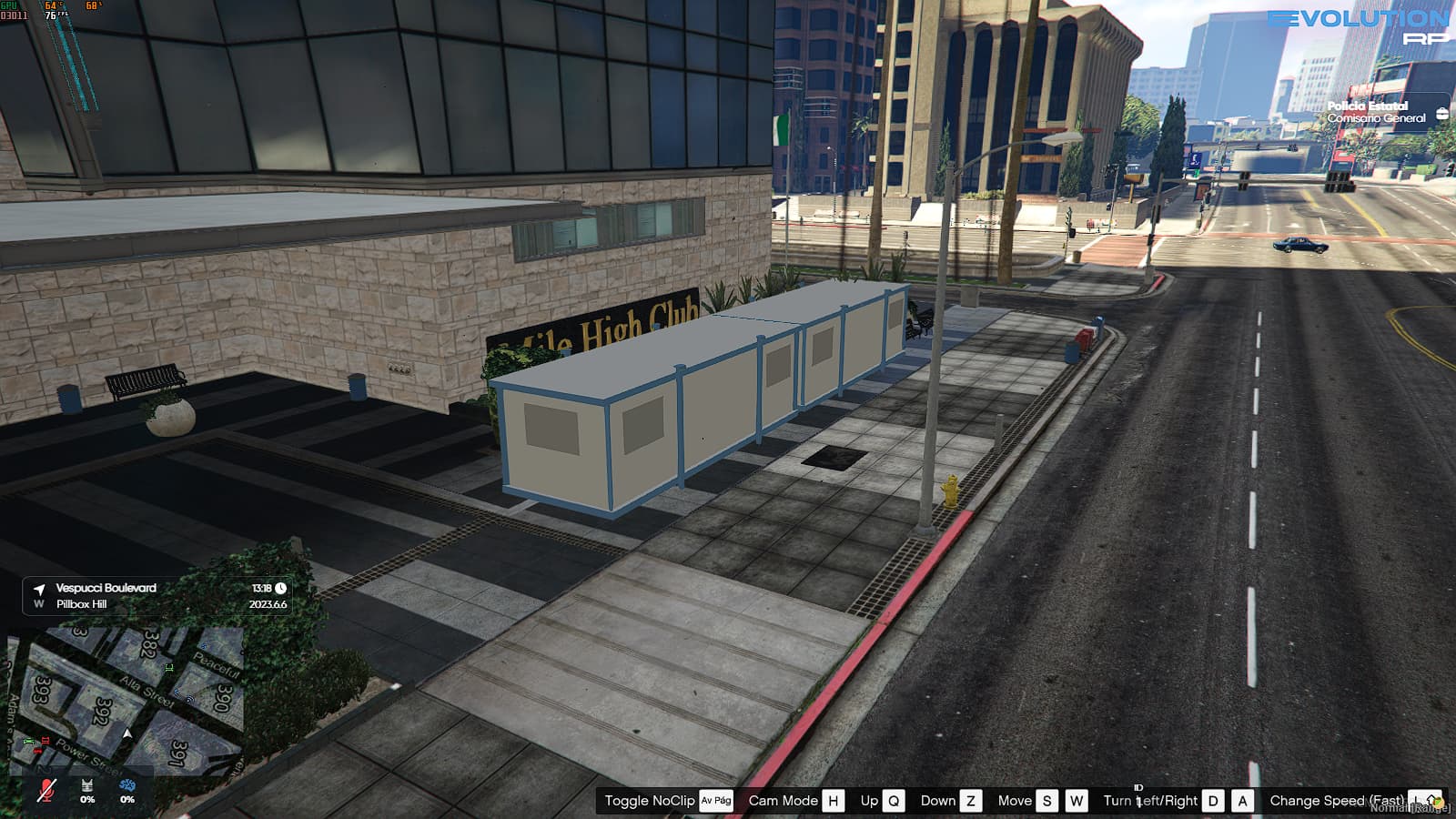The height and width of the screenshot is (819, 1456).
Task: Select the Comisario General job label
Action: click(x=1378, y=118)
